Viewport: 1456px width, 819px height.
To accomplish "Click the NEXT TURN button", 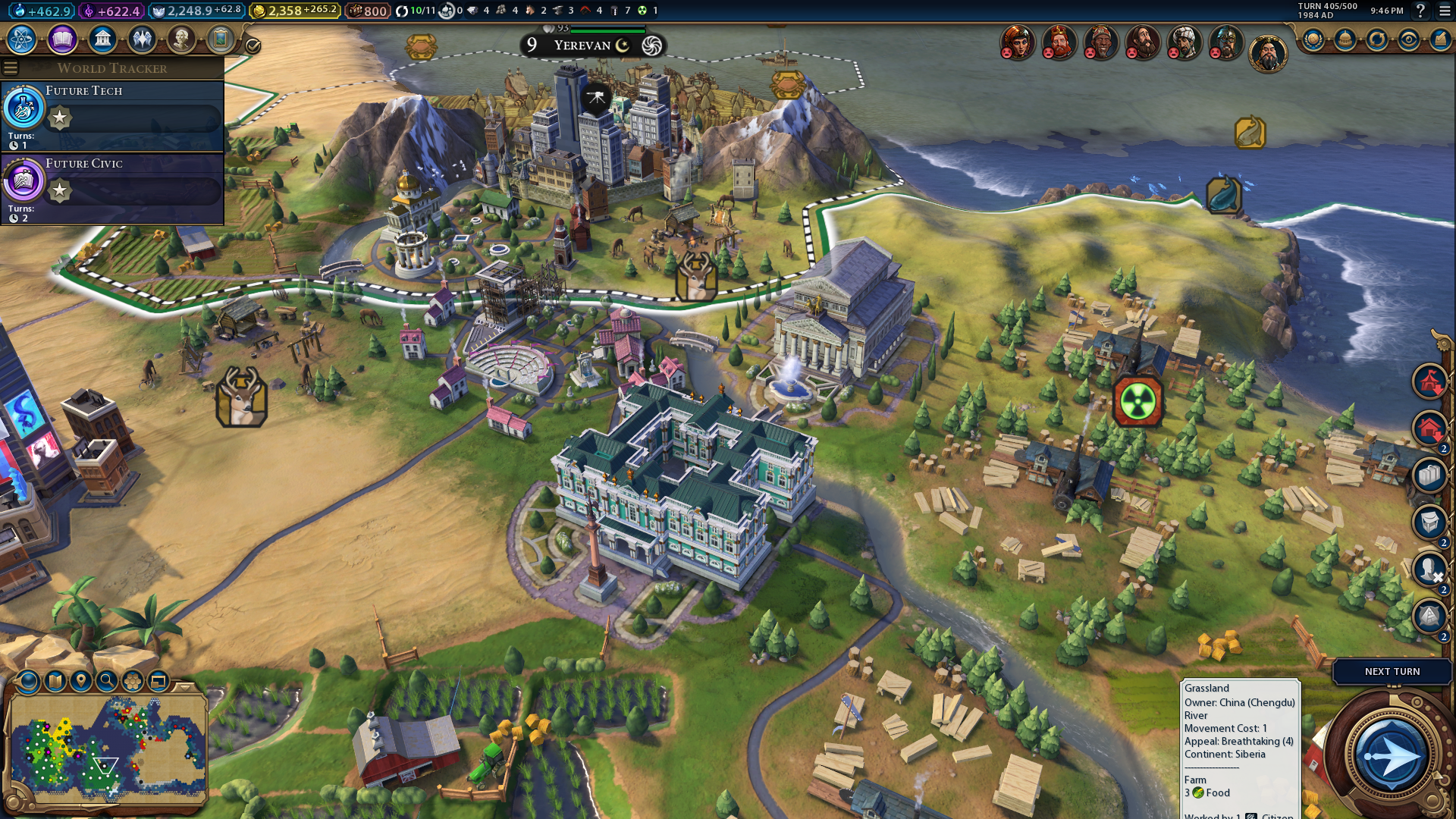I will point(1392,671).
